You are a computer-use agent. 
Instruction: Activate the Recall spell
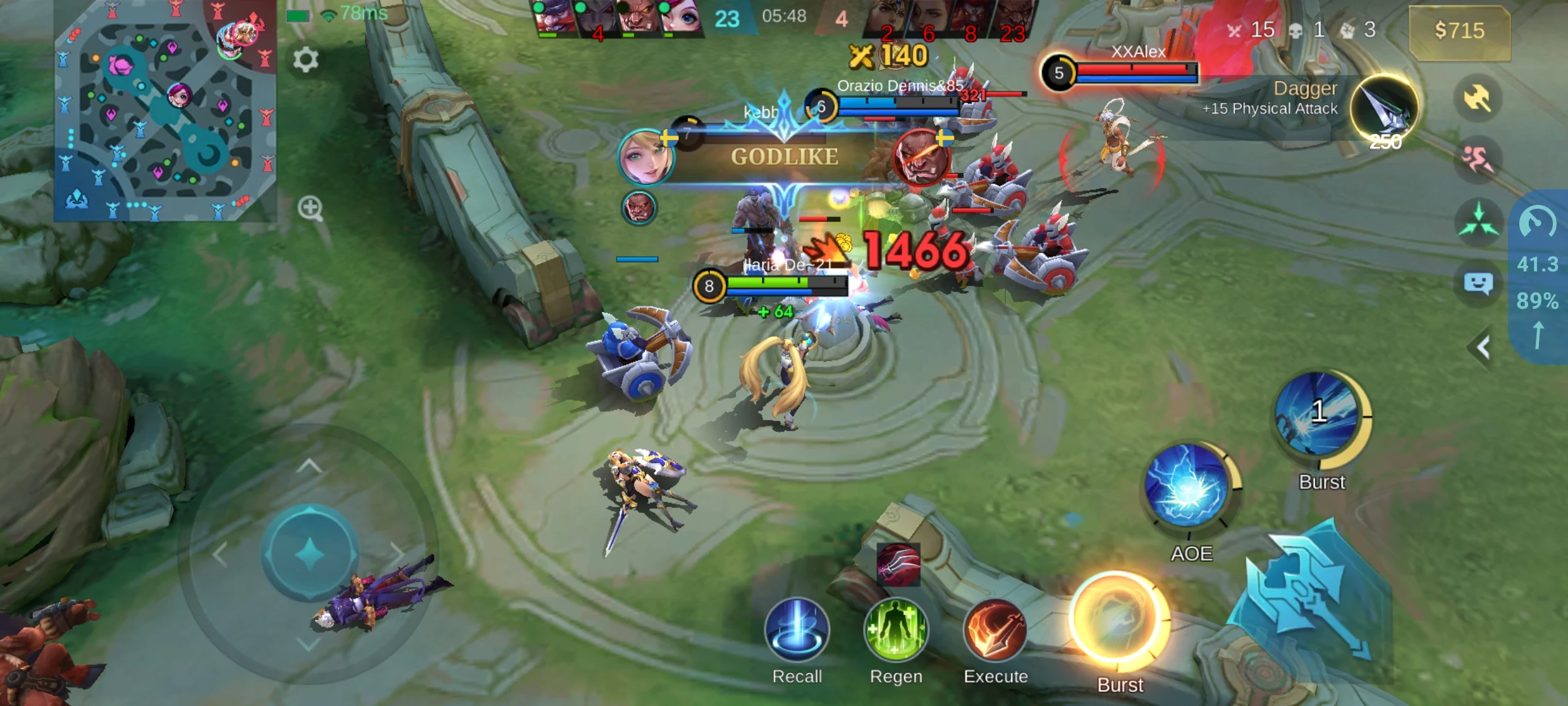coord(797,630)
